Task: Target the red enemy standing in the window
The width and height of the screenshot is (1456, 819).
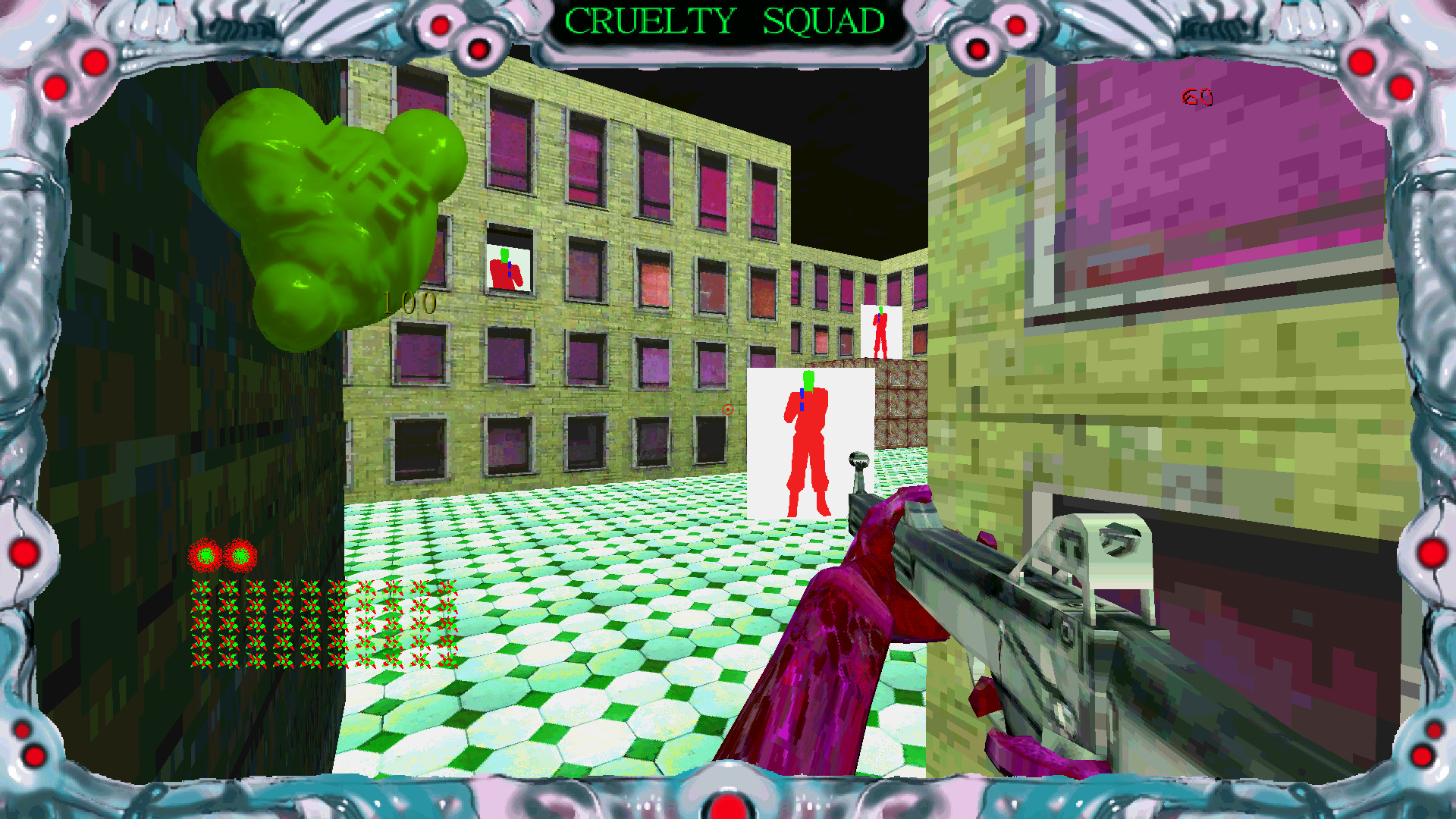Action: (504, 273)
